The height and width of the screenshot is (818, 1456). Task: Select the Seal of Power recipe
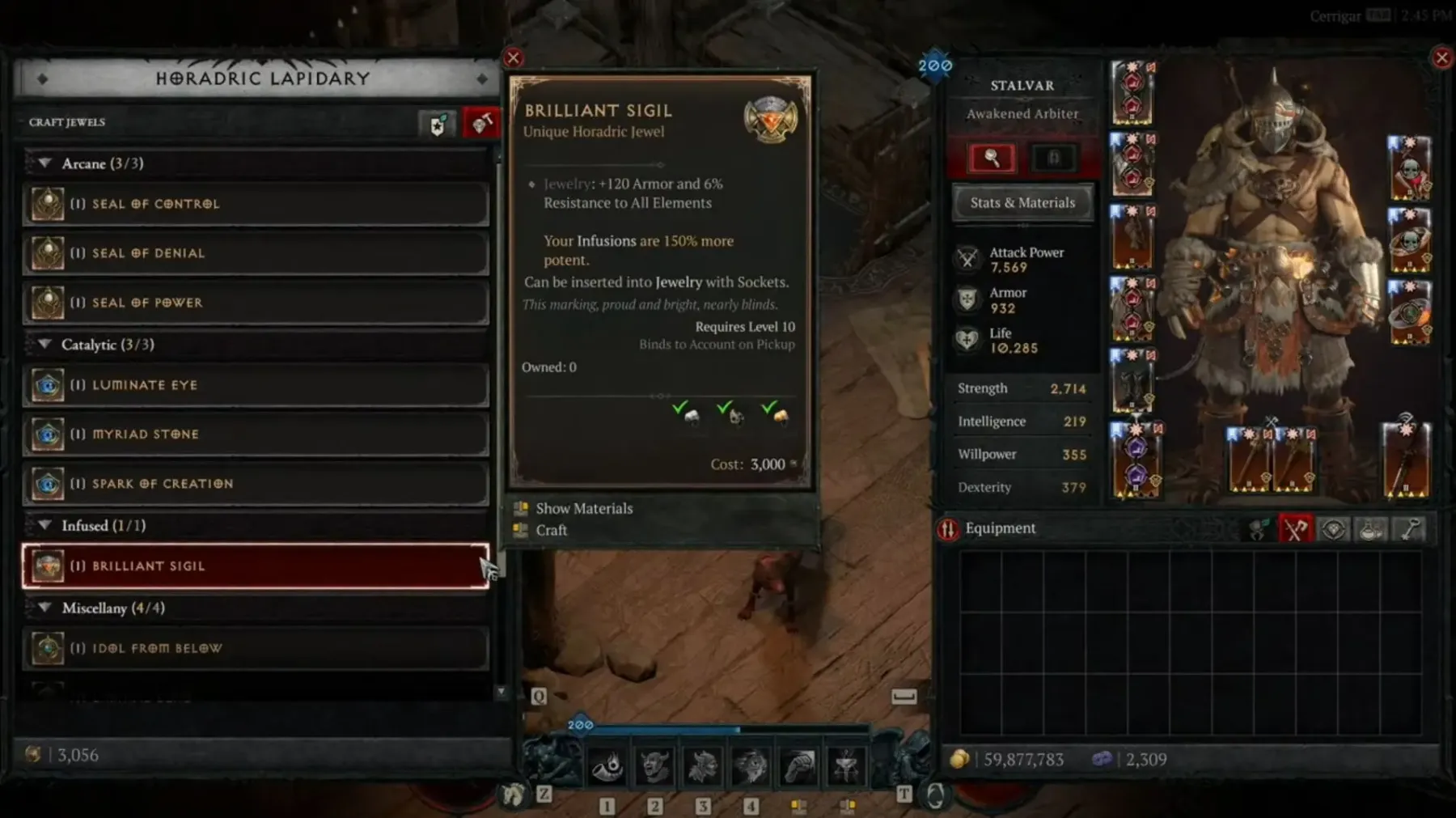256,303
